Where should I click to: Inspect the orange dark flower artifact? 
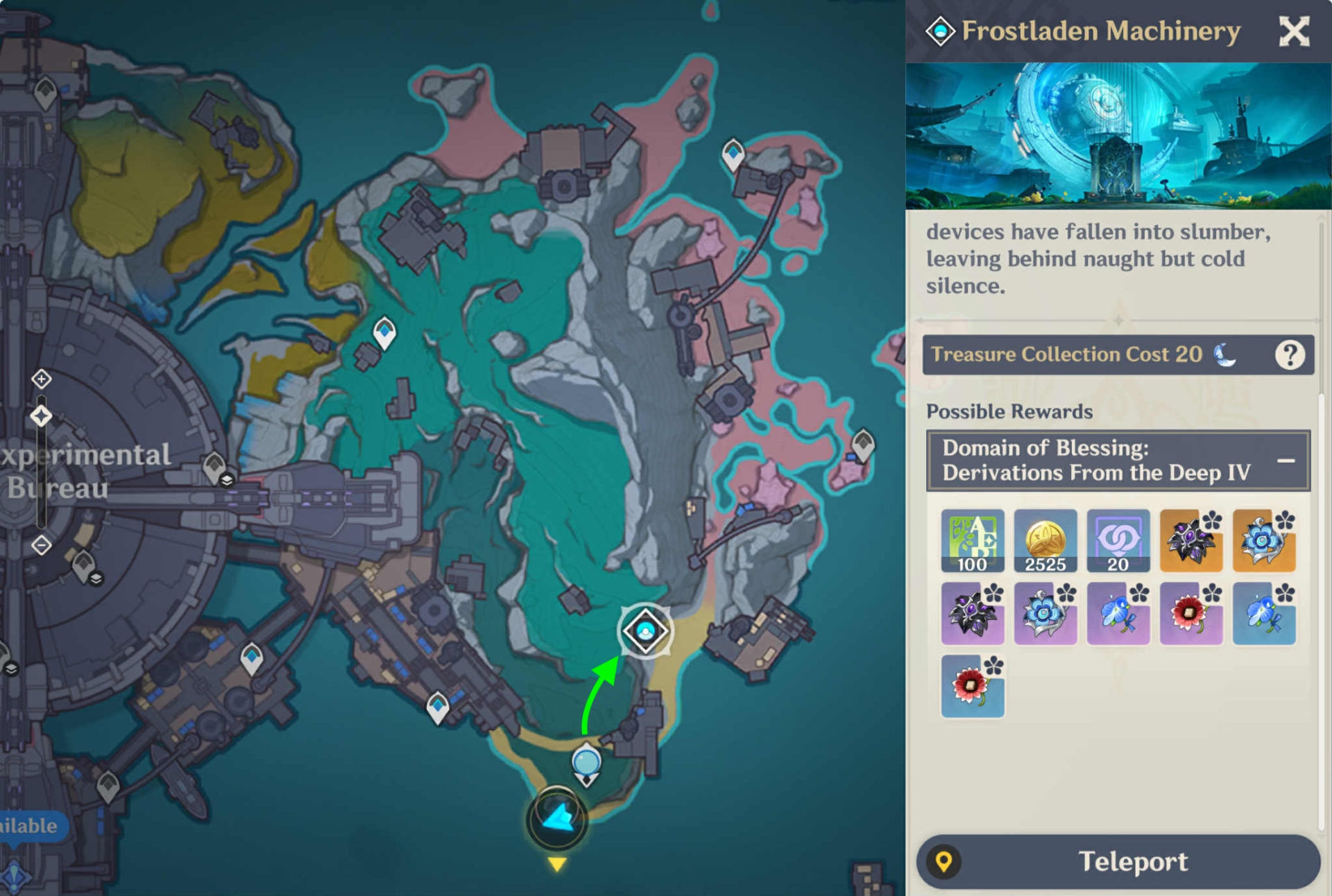pyautogui.click(x=1190, y=541)
